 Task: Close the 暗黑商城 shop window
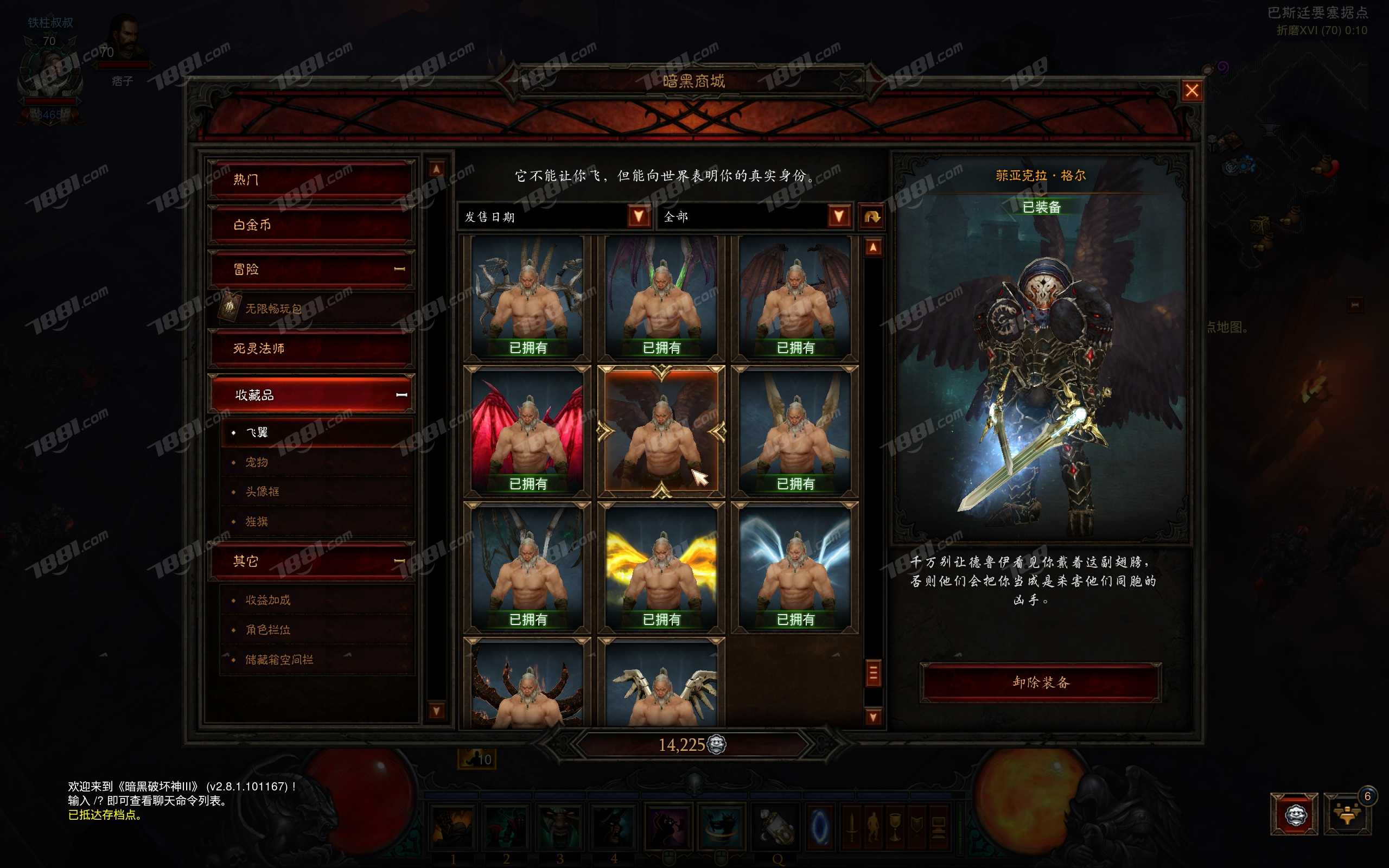point(1192,91)
